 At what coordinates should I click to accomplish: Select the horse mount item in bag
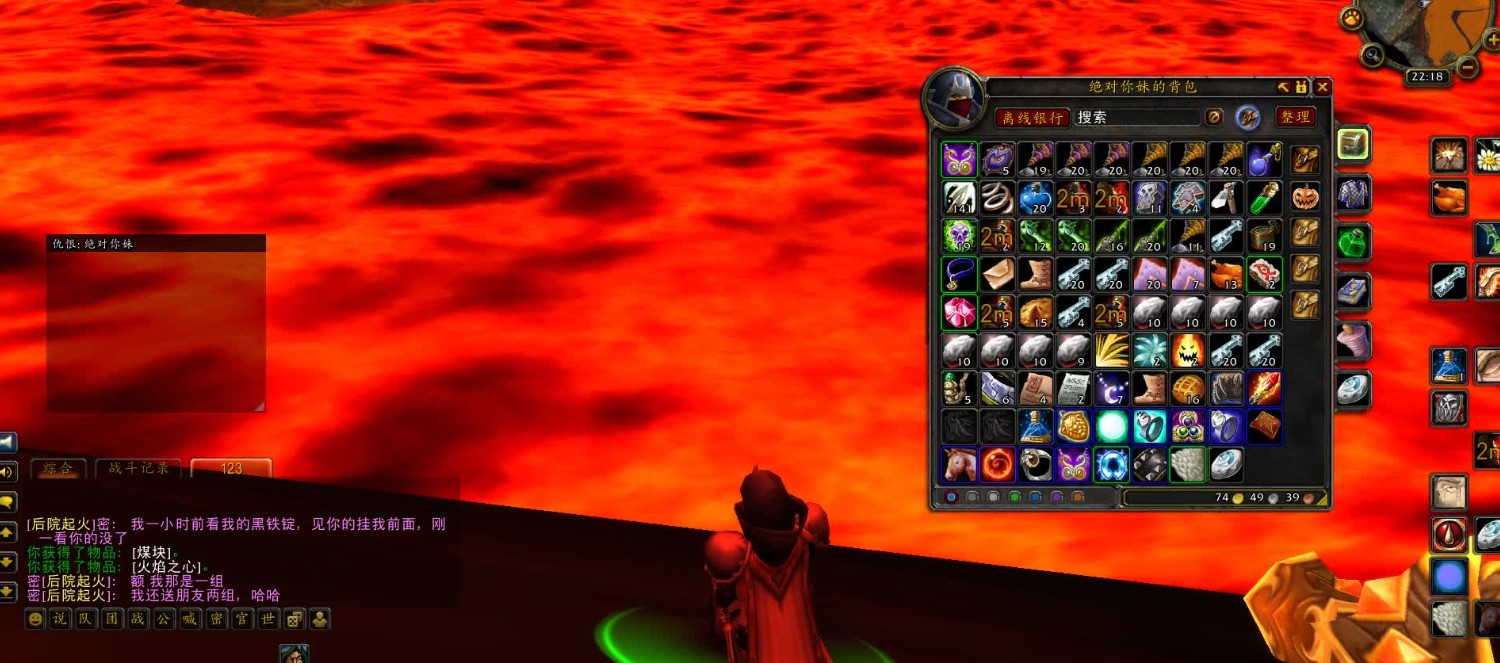[959, 464]
